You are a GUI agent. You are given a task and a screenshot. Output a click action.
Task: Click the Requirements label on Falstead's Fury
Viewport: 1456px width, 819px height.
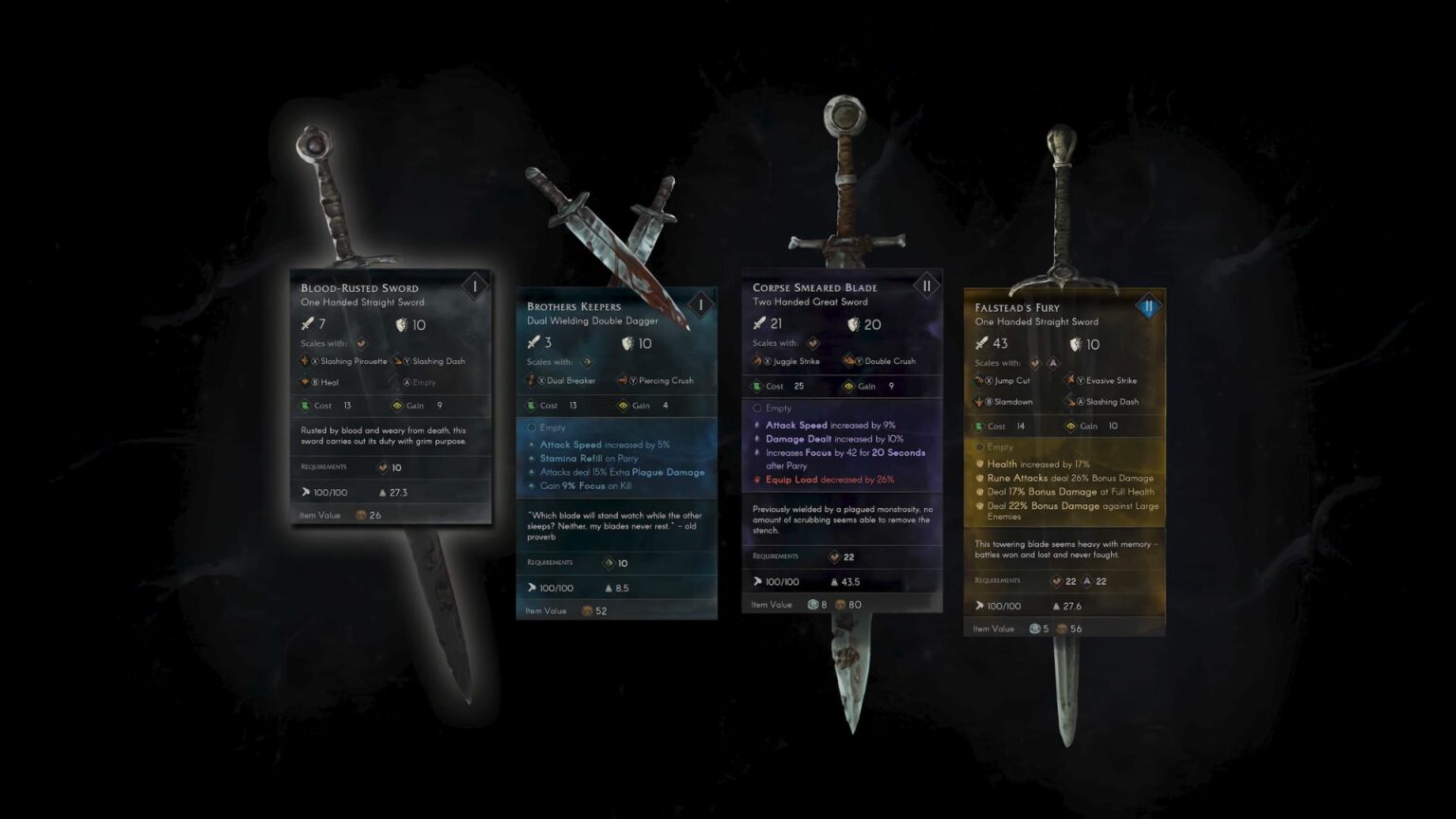pos(997,581)
